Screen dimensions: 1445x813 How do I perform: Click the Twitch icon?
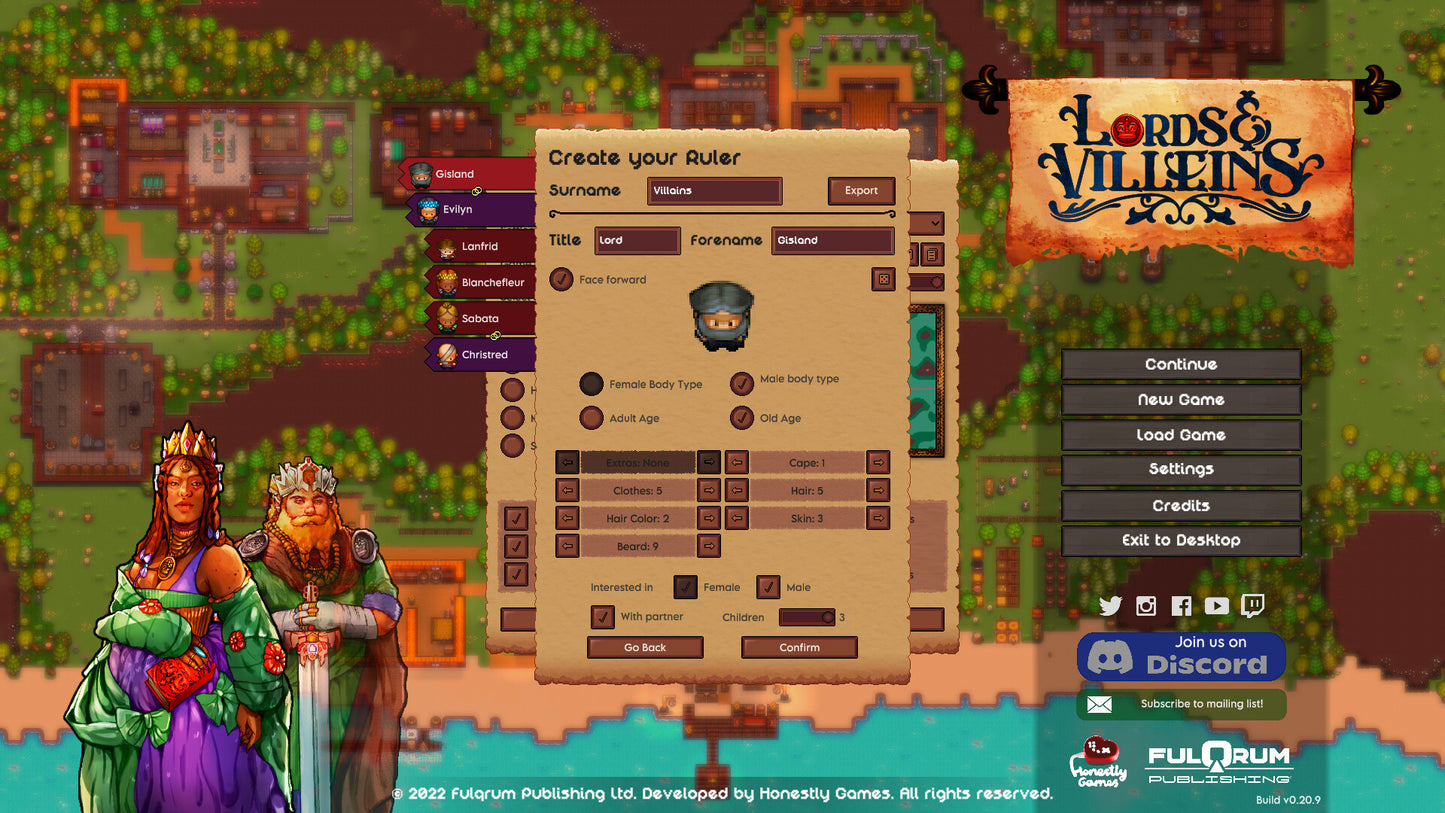[1251, 606]
